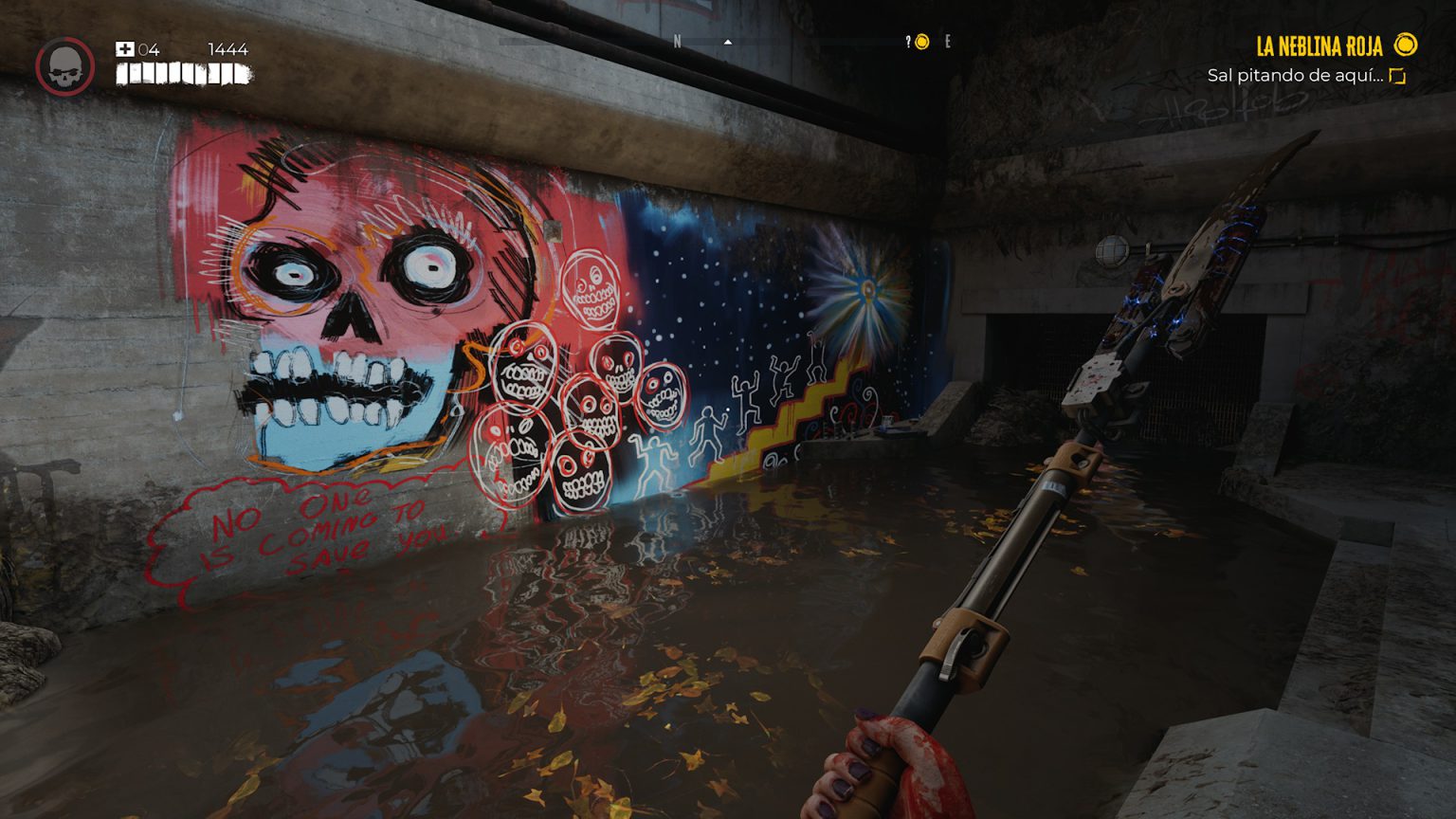Screen dimensions: 1456x819
Task: Expand the LA NEBLINA ROJA quest entry
Action: pos(1319,45)
